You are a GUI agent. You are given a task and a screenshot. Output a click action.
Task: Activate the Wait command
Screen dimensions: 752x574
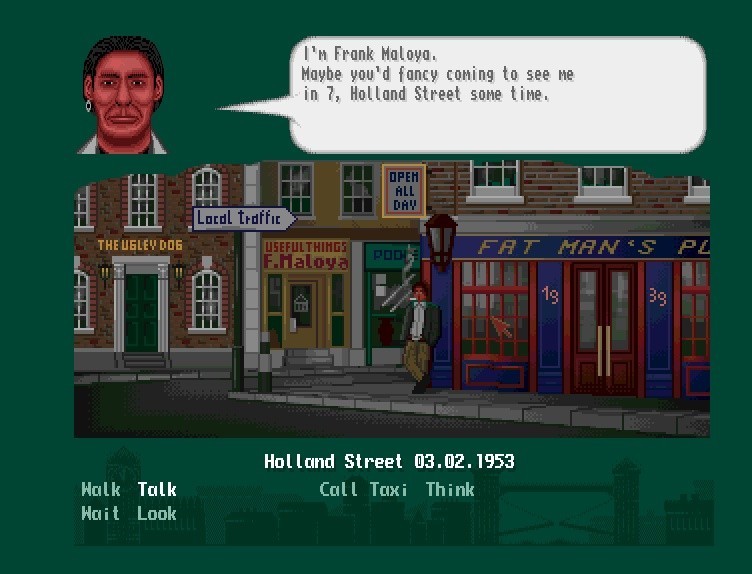tap(101, 514)
